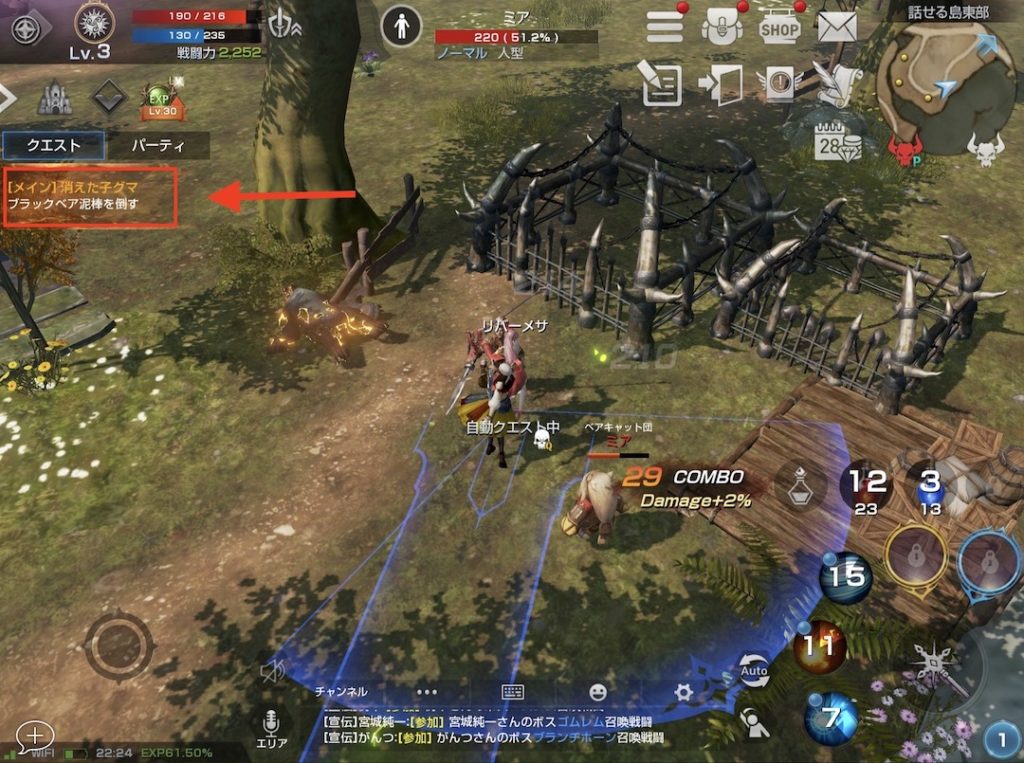The height and width of the screenshot is (763, 1024).
Task: Check the mail envelope icon
Action: [837, 26]
